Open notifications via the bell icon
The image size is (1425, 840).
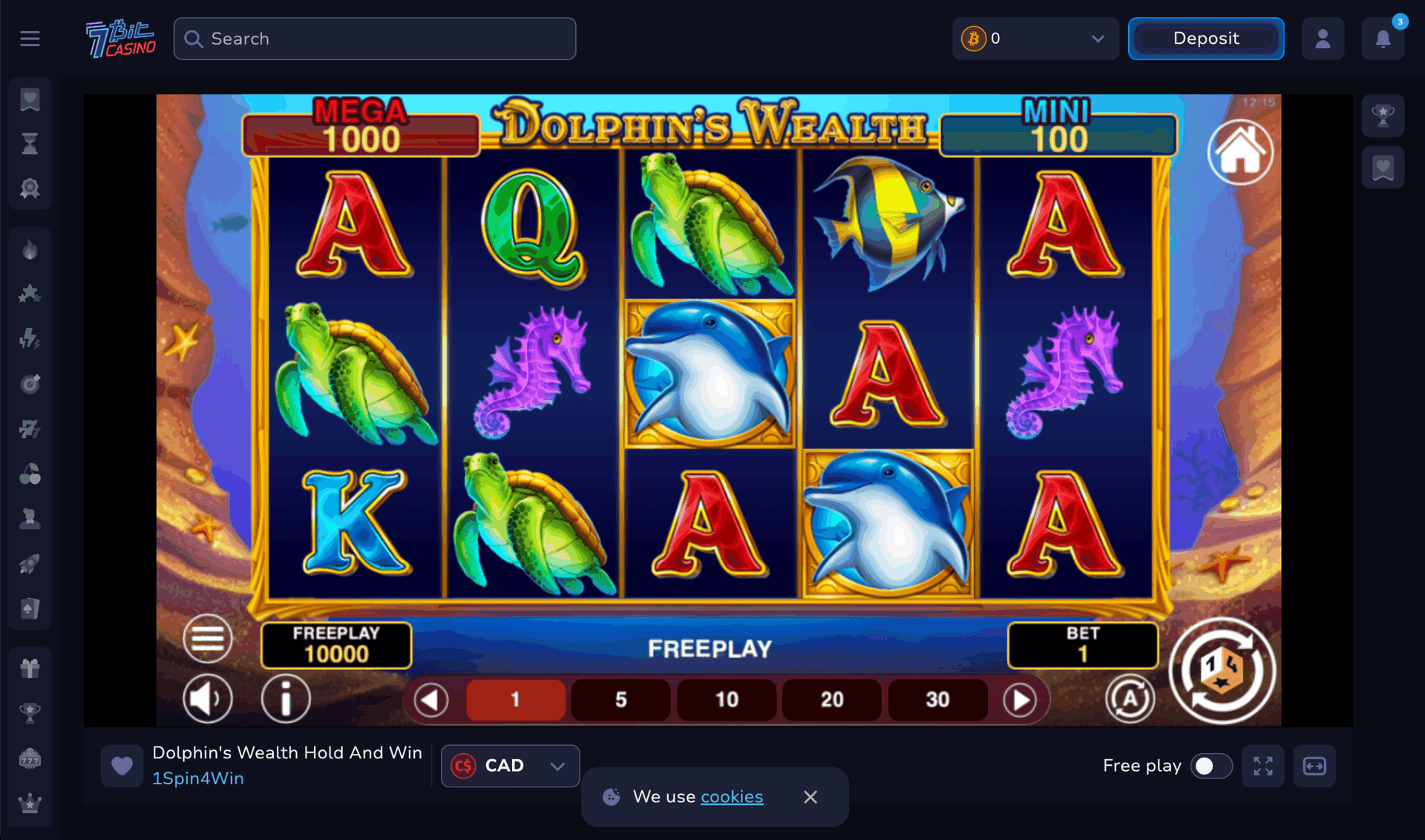(x=1382, y=39)
